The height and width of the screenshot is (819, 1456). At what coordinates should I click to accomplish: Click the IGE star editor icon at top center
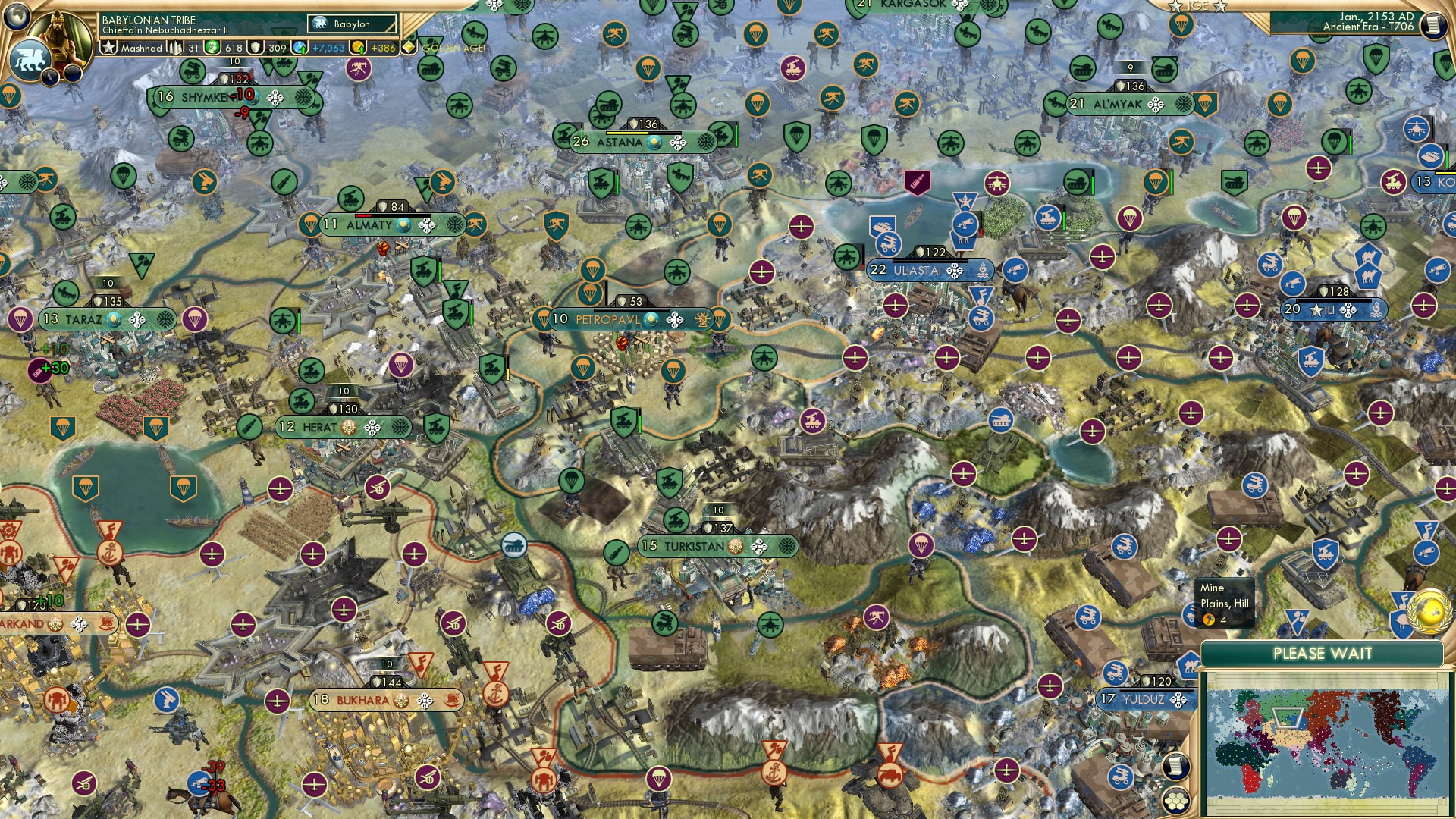[x=1197, y=7]
